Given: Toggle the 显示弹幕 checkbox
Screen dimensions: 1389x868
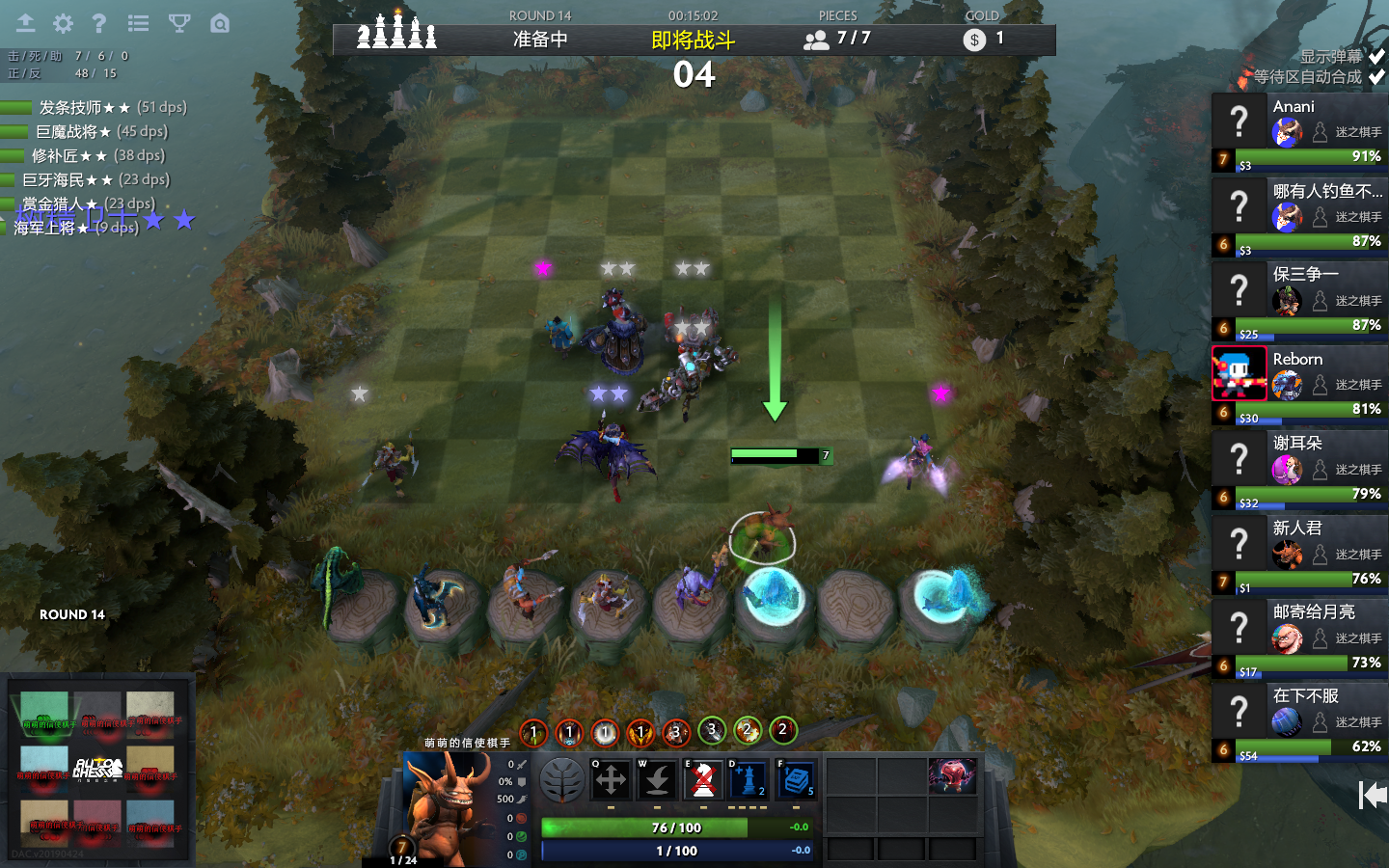Looking at the screenshot, I should [x=1376, y=57].
